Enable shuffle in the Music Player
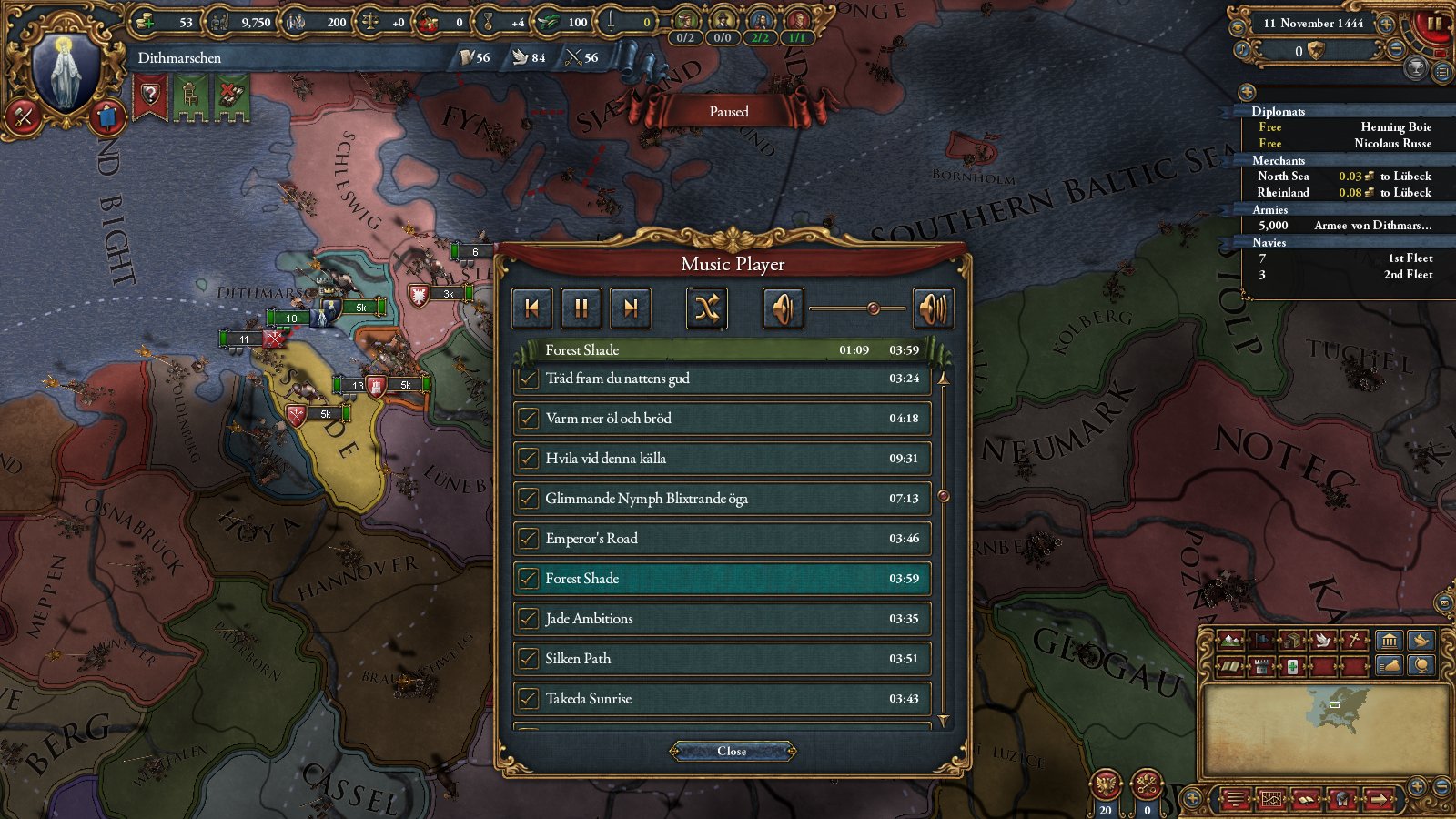The width and height of the screenshot is (1456, 819). click(x=706, y=308)
